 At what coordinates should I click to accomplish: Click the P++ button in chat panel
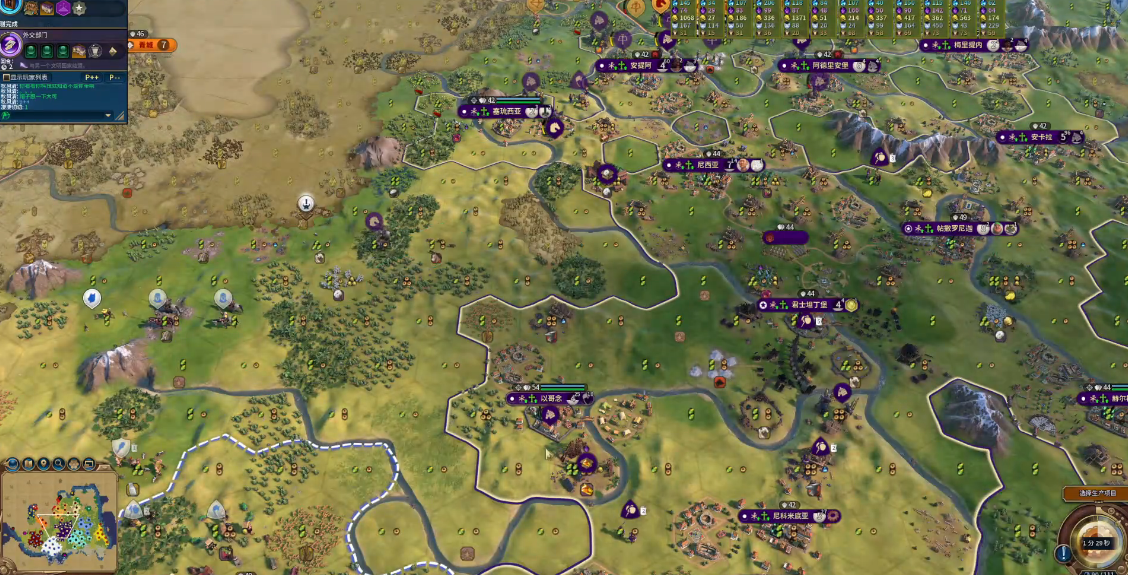(x=92, y=76)
